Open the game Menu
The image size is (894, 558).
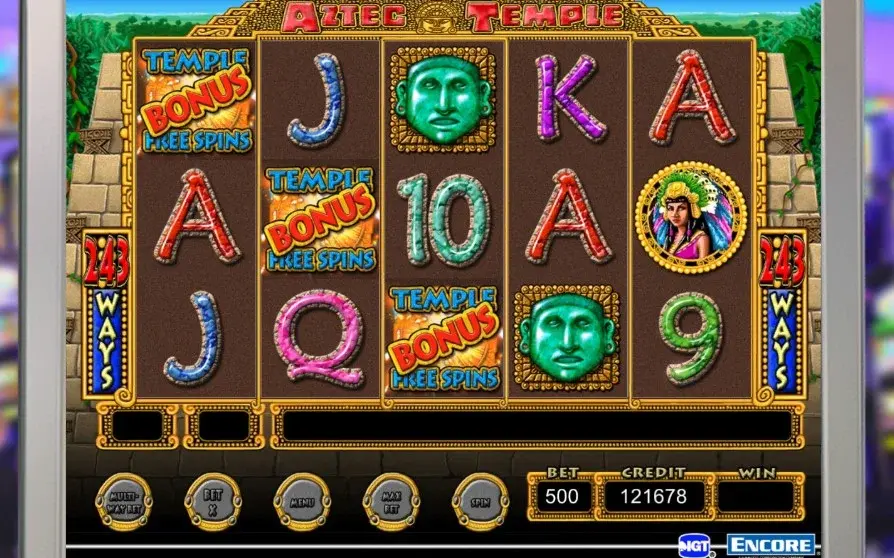pyautogui.click(x=302, y=499)
